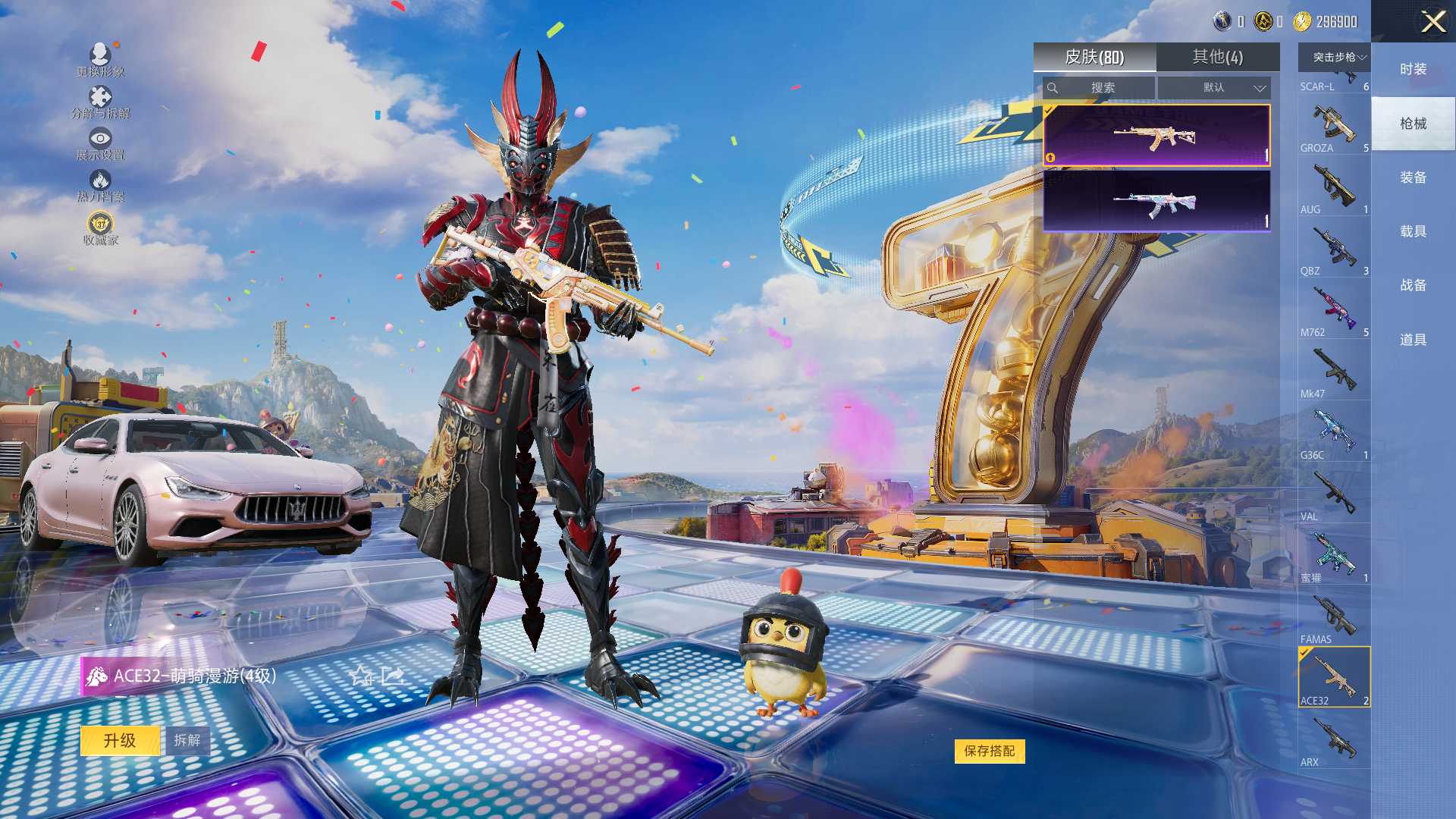The image size is (1456, 819).
Task: Pick the G36C weapon in the list
Action: [1334, 433]
